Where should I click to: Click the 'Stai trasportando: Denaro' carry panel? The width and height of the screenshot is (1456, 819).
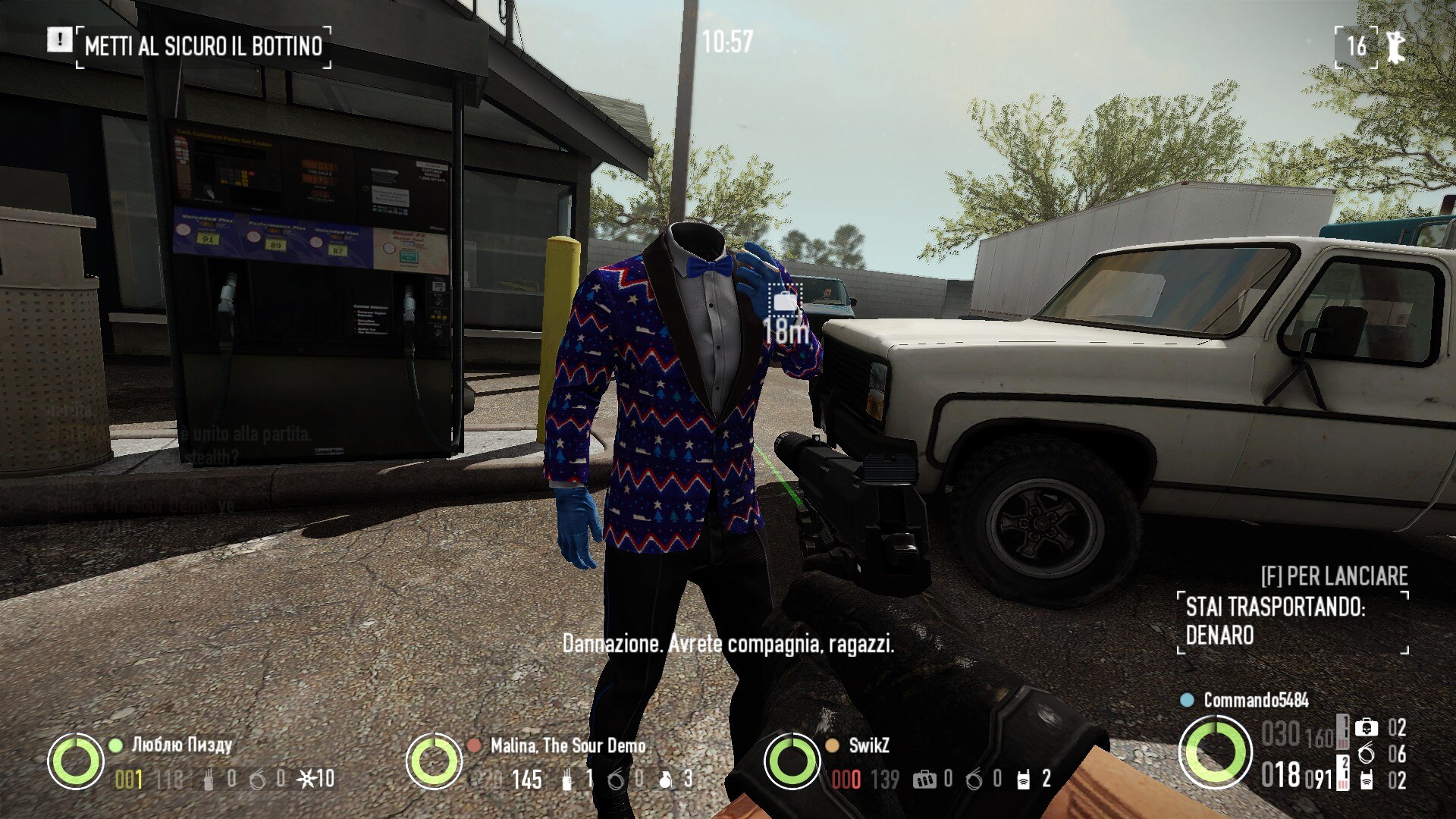pyautogui.click(x=1293, y=621)
